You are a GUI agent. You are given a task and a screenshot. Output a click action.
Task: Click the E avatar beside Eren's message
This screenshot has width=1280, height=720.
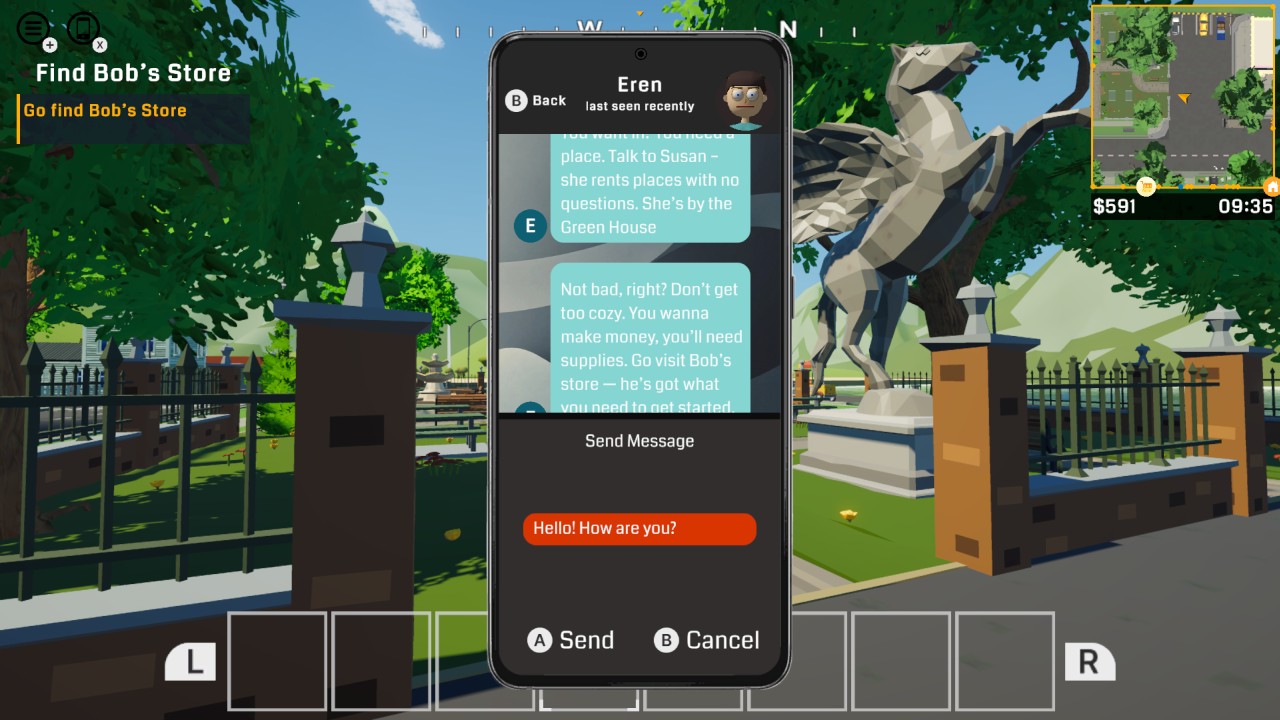[x=529, y=226]
